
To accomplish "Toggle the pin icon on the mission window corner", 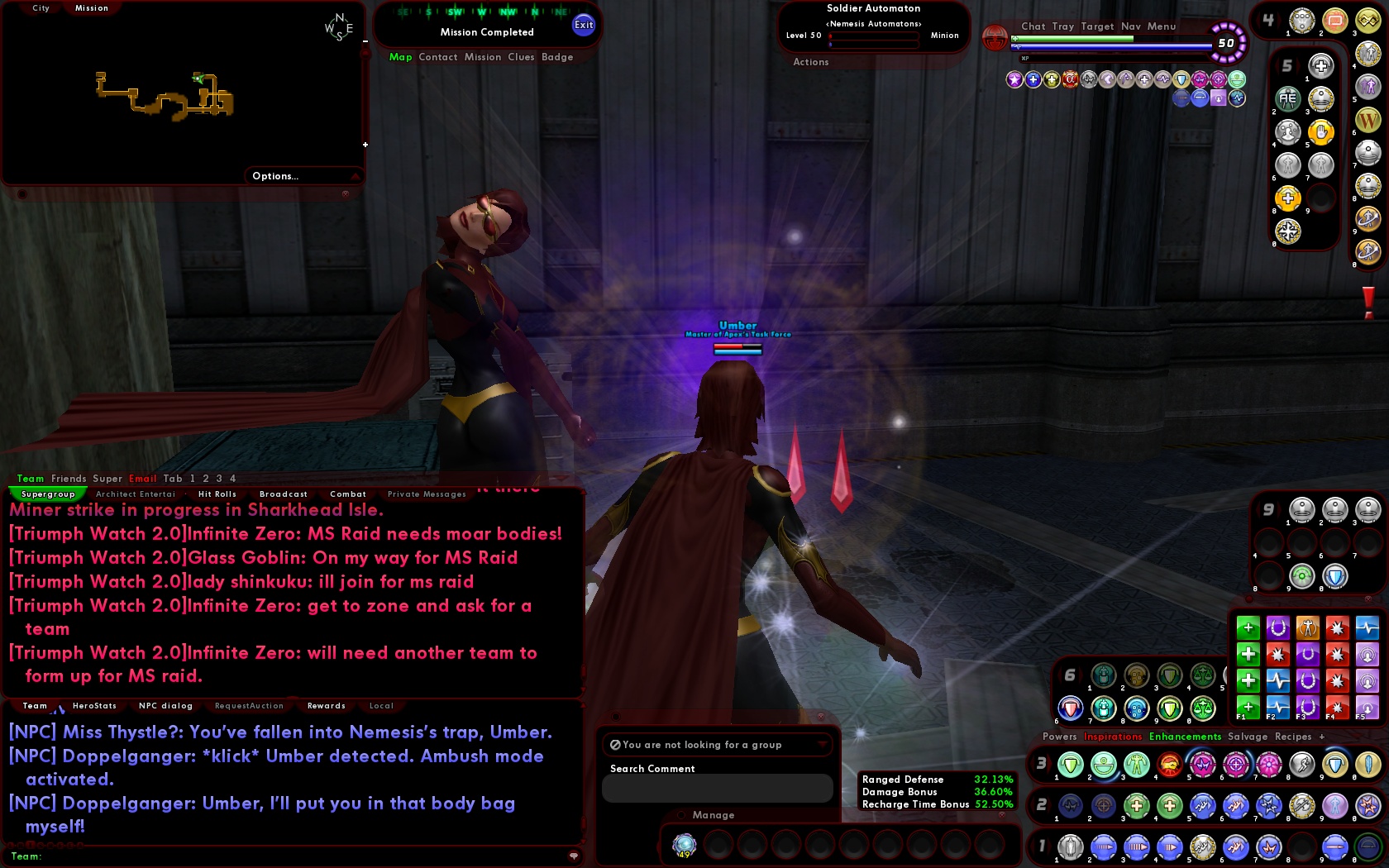I will pos(345,193).
